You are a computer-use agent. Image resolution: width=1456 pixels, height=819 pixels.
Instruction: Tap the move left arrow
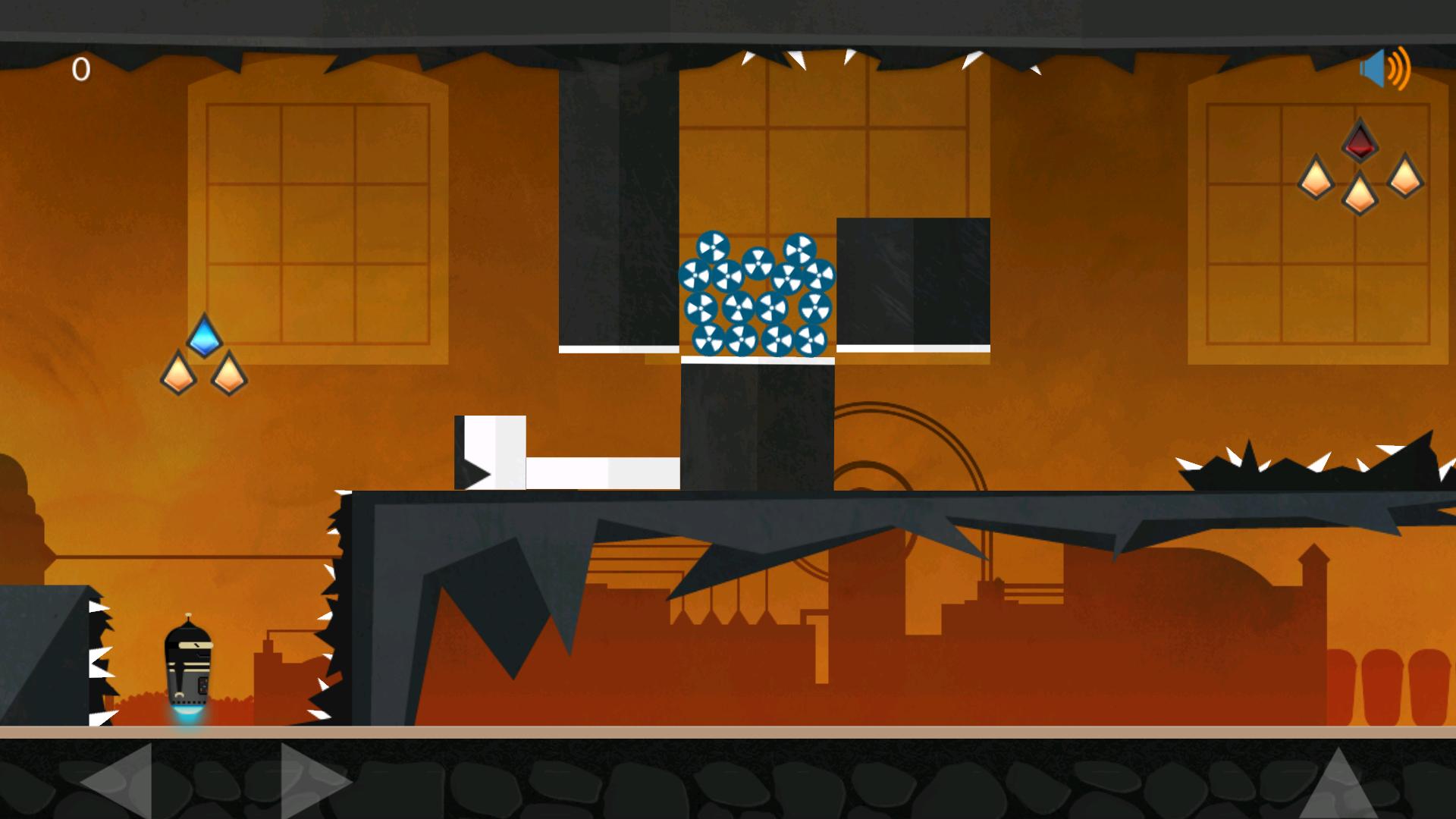click(120, 781)
